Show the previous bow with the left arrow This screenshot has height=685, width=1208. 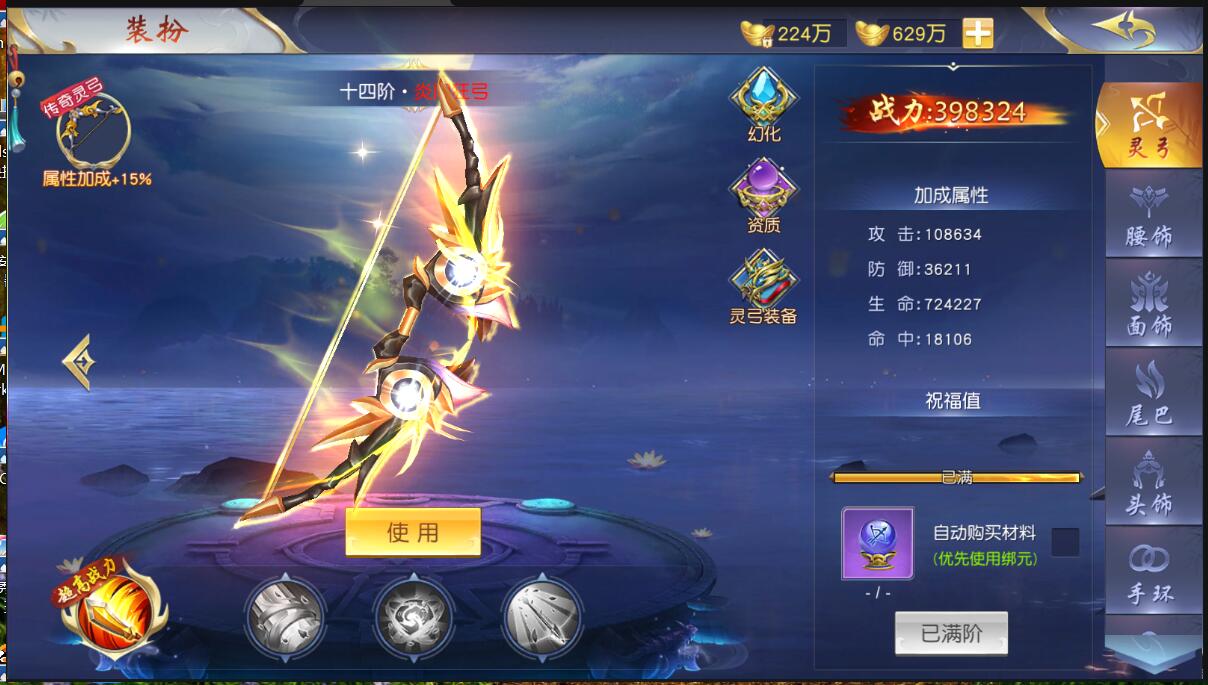pyautogui.click(x=78, y=362)
